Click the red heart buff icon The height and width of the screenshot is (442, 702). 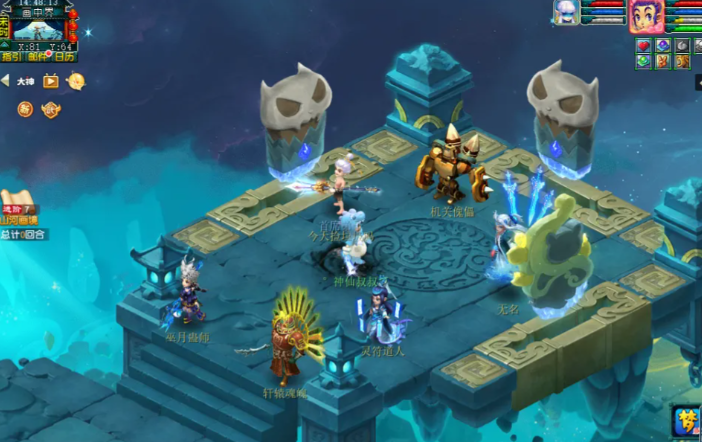pos(643,45)
